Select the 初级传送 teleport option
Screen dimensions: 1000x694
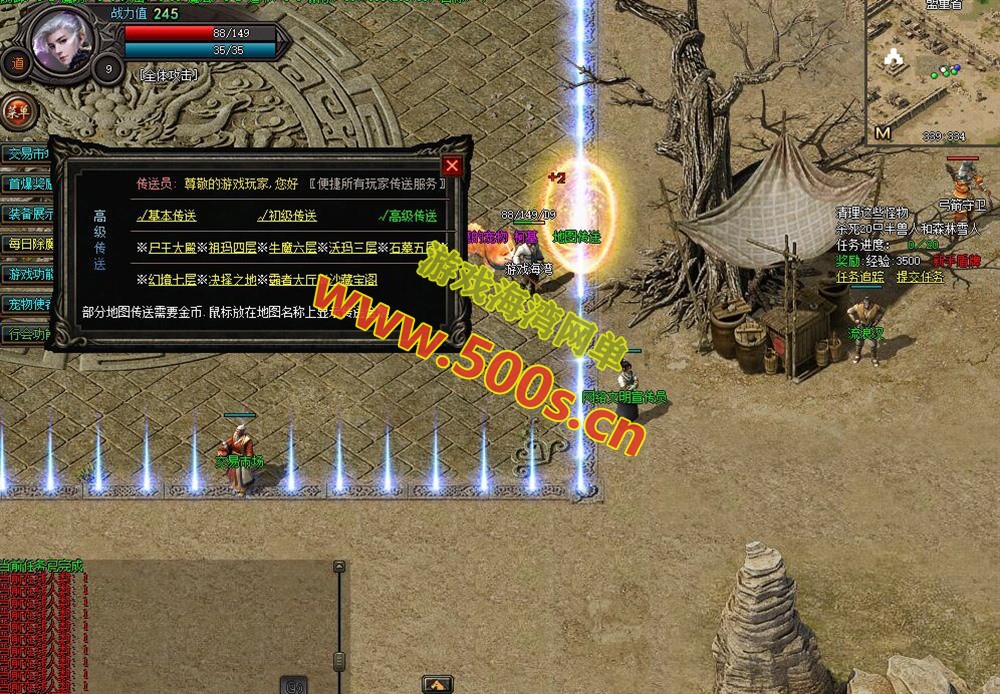coord(289,216)
